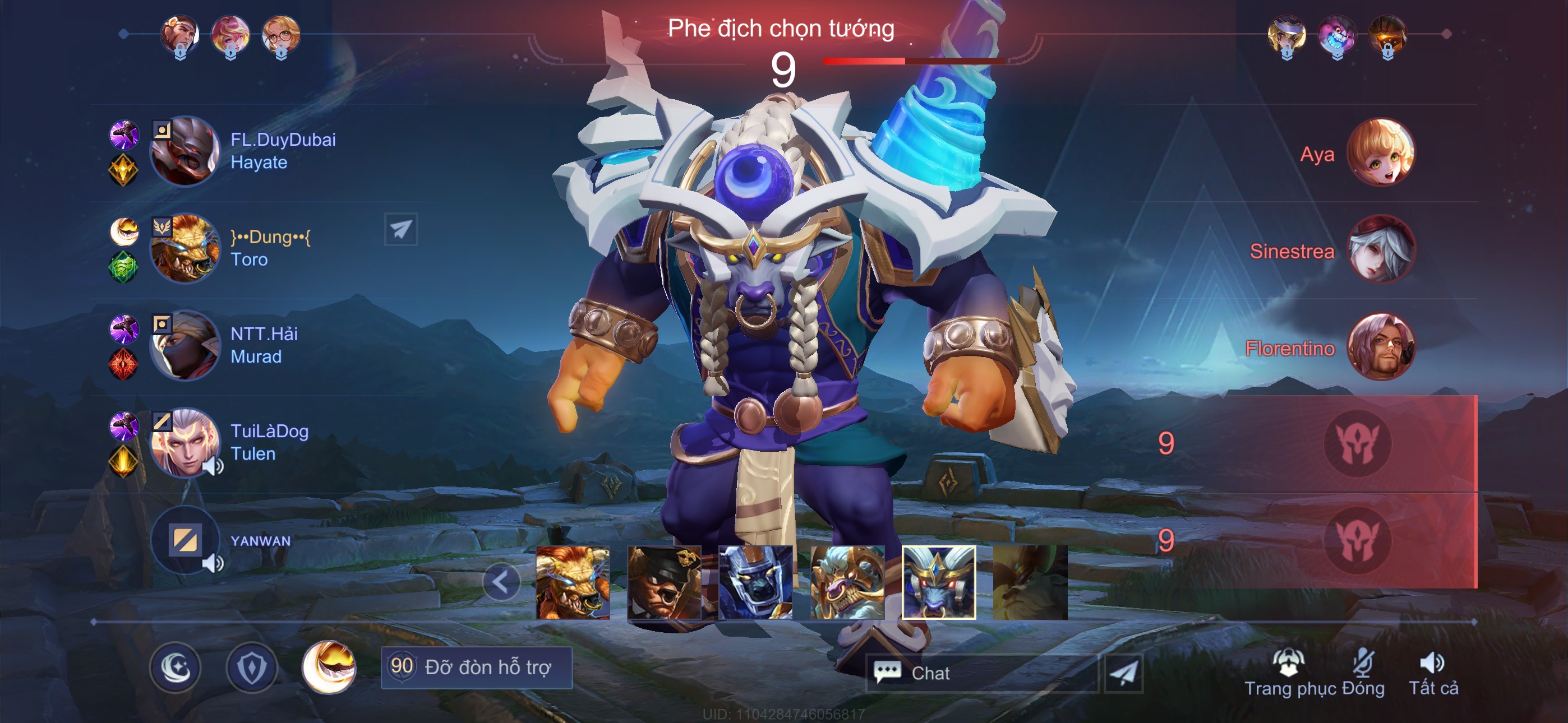This screenshot has height=723, width=1568.
Task: Click the send button beside Dung's name
Action: pos(400,229)
